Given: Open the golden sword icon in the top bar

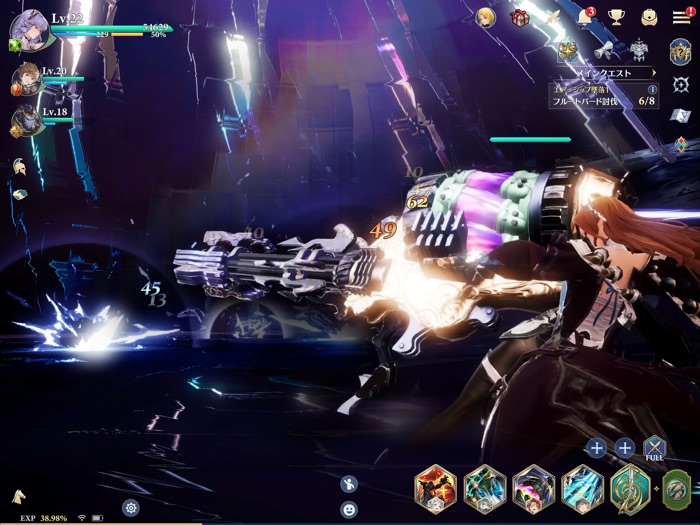Looking at the screenshot, I should pos(552,17).
